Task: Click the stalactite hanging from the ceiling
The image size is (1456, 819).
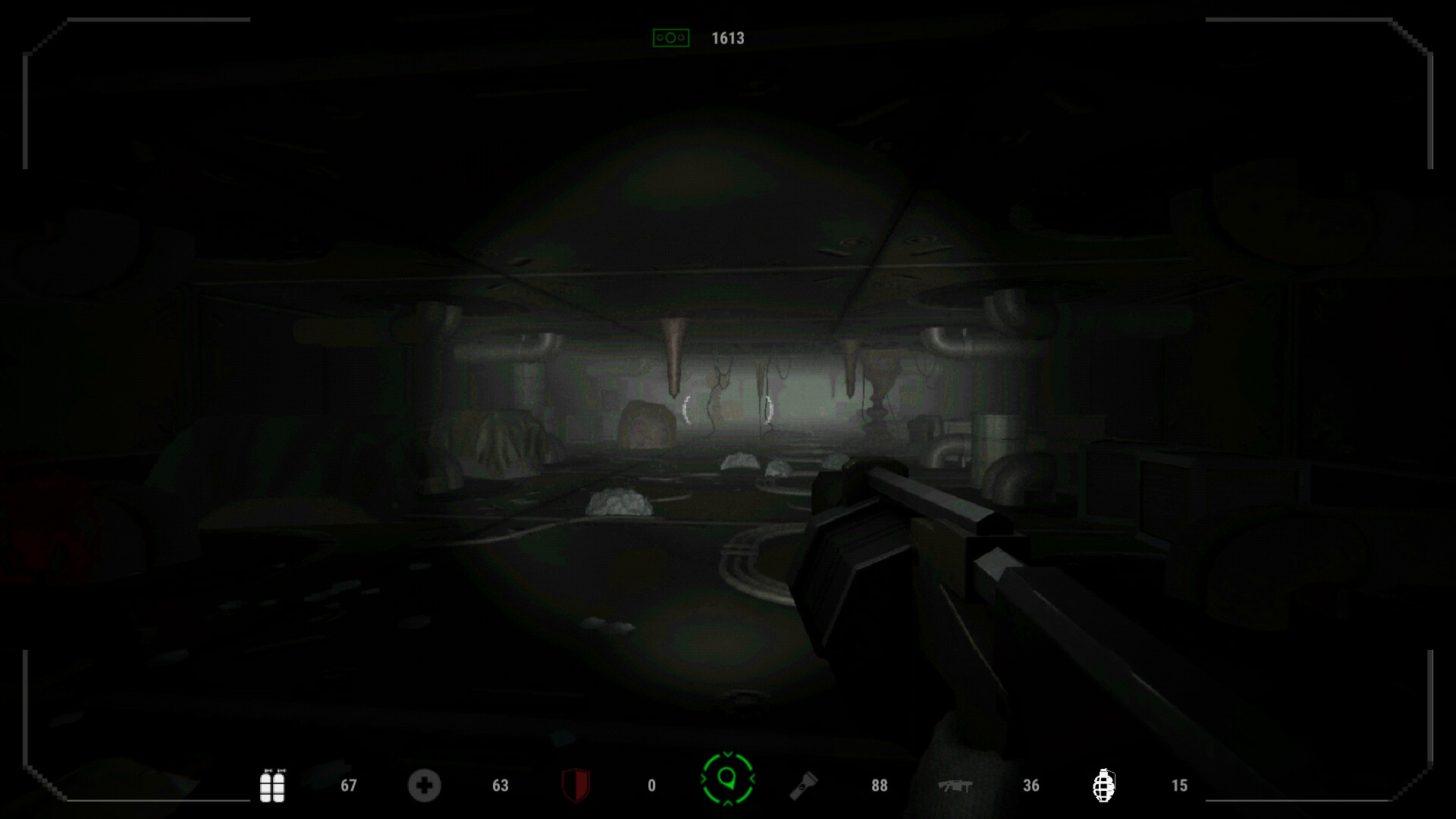Action: pyautogui.click(x=675, y=356)
